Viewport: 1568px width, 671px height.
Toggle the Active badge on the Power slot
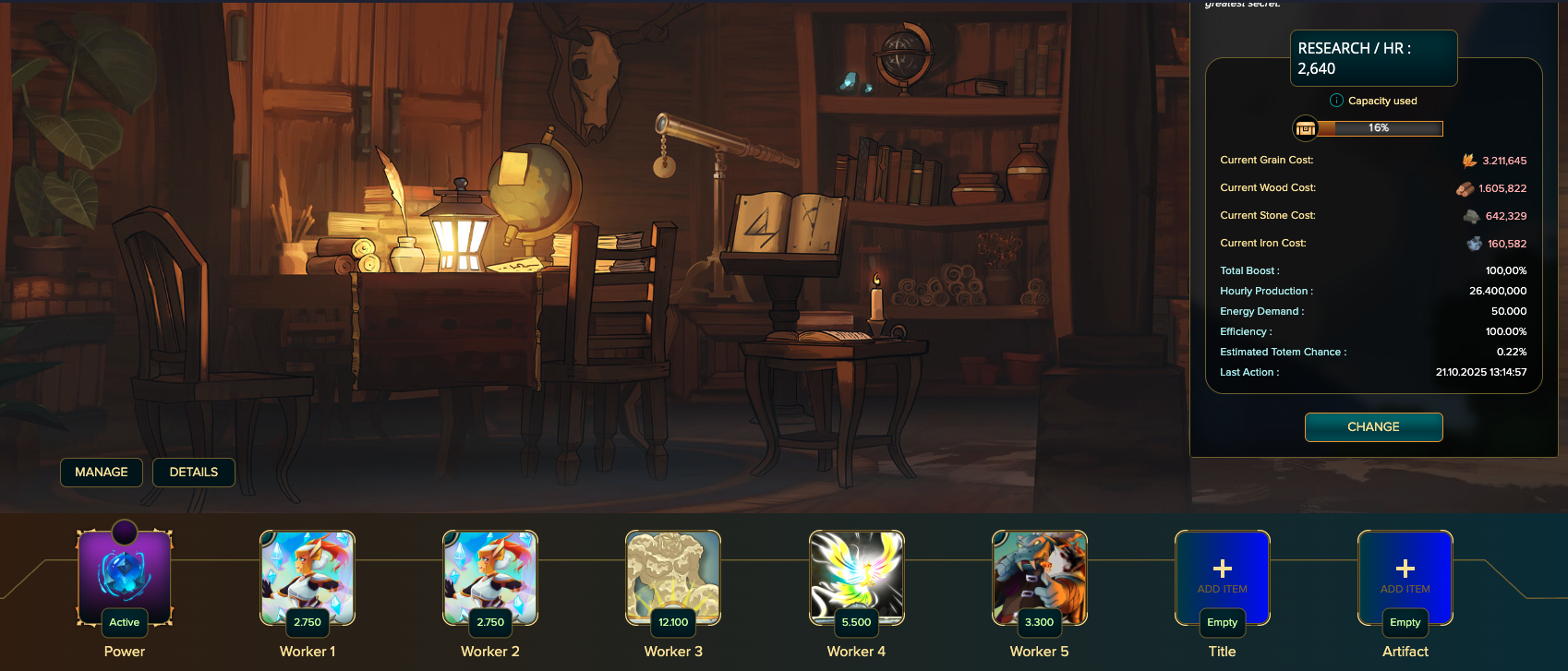[x=125, y=623]
